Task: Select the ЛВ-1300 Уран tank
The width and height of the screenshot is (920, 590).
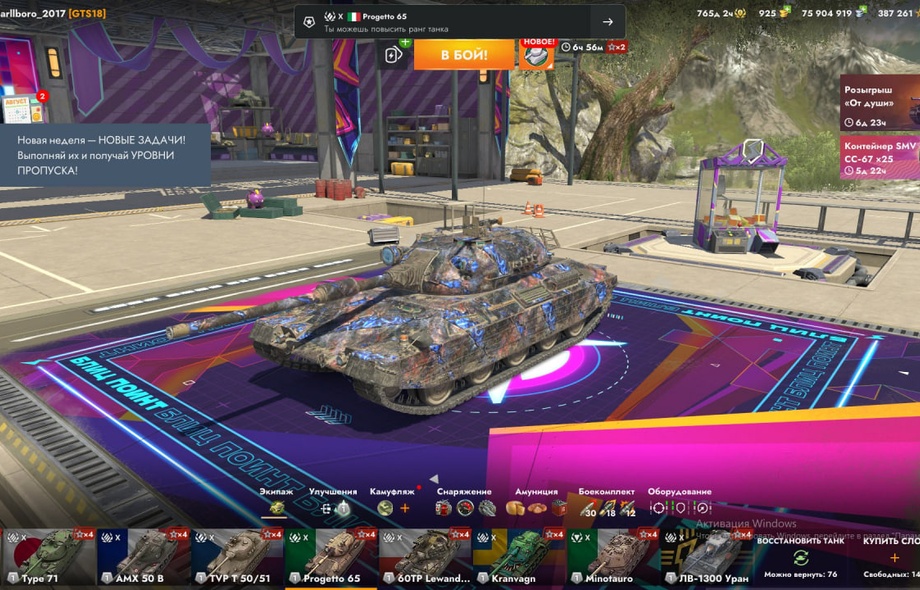Action: [706, 556]
